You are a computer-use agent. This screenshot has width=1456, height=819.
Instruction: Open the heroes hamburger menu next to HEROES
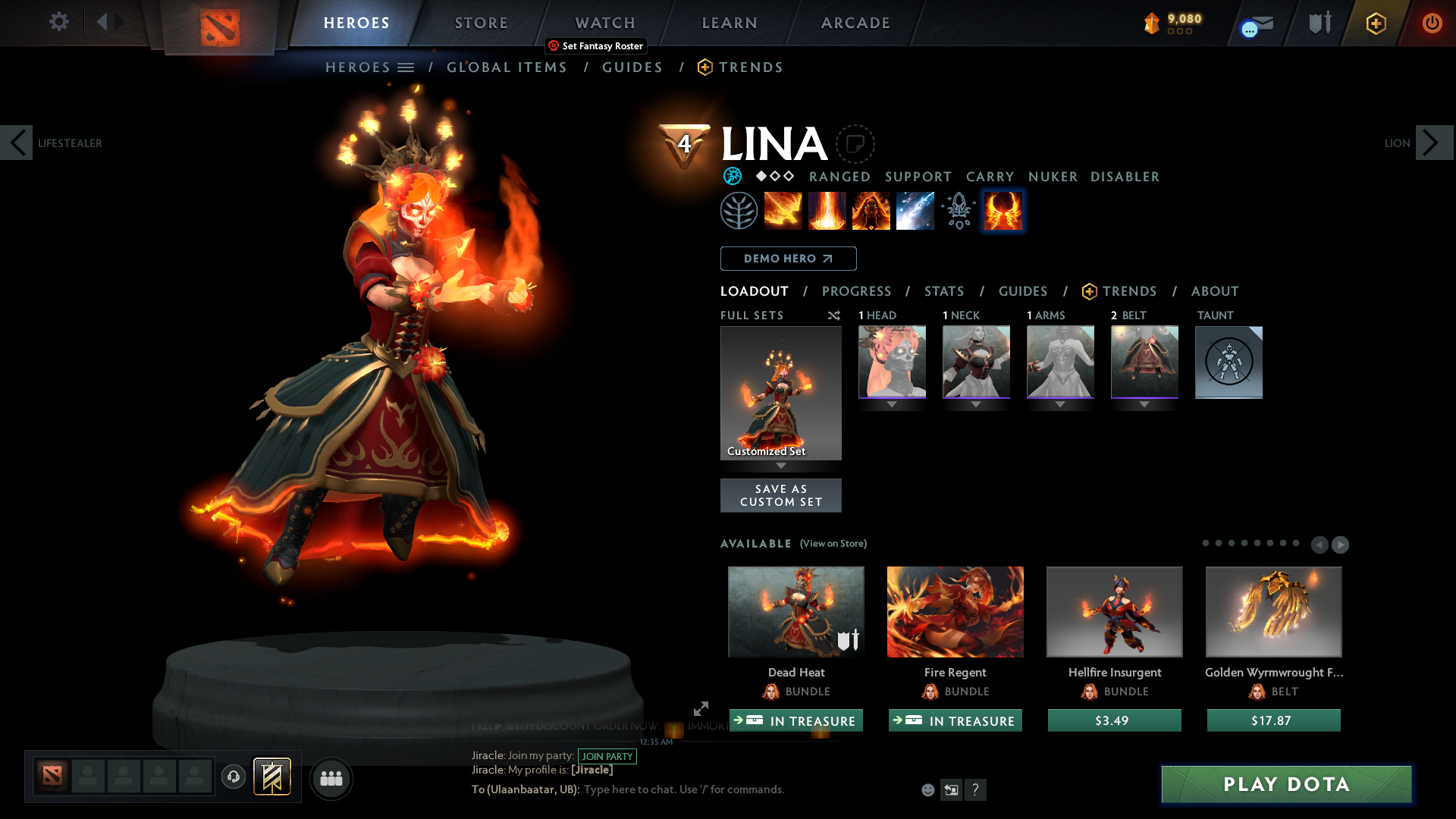[406, 67]
